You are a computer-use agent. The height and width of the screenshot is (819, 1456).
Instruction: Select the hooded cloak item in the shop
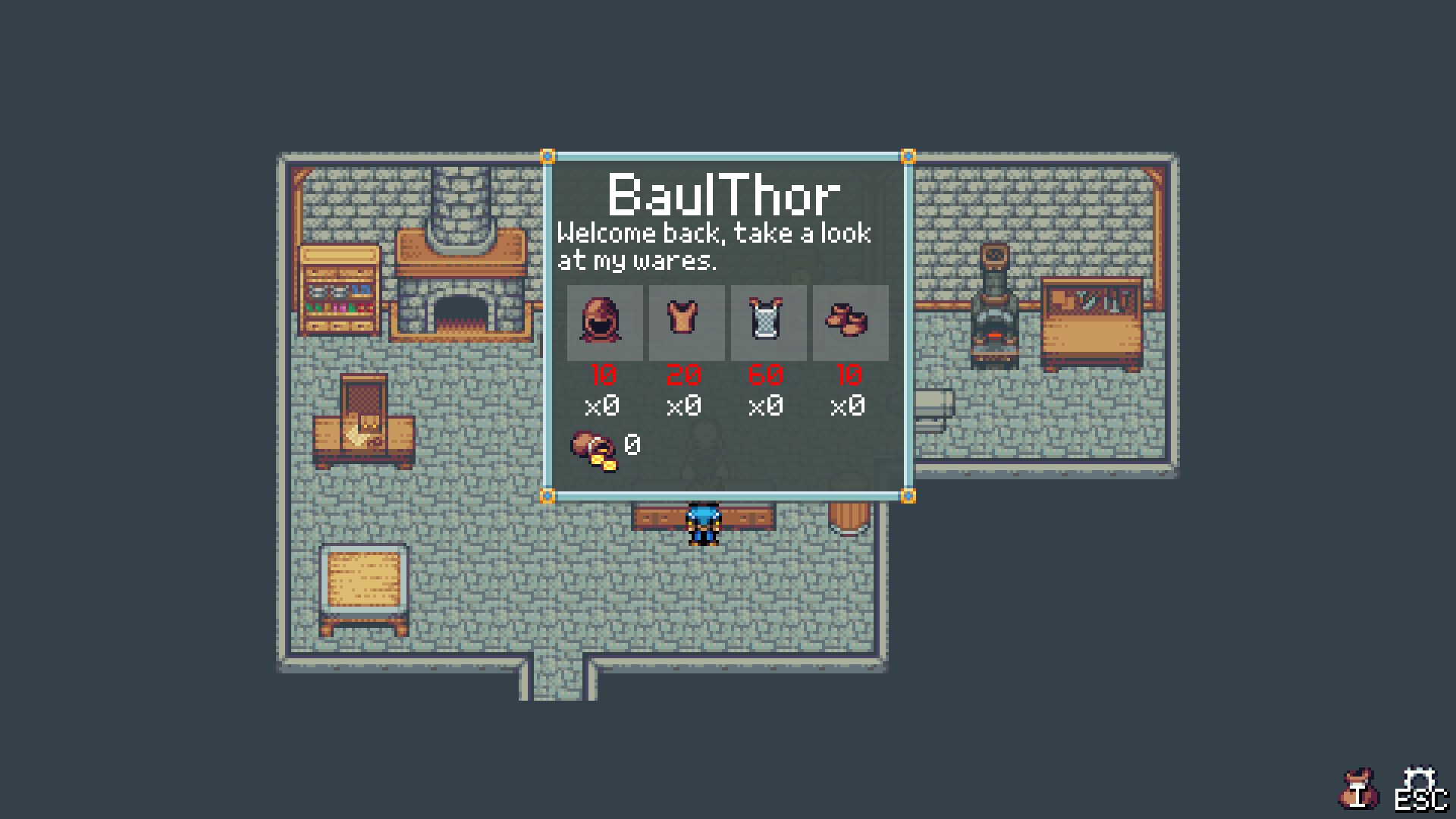tap(603, 323)
